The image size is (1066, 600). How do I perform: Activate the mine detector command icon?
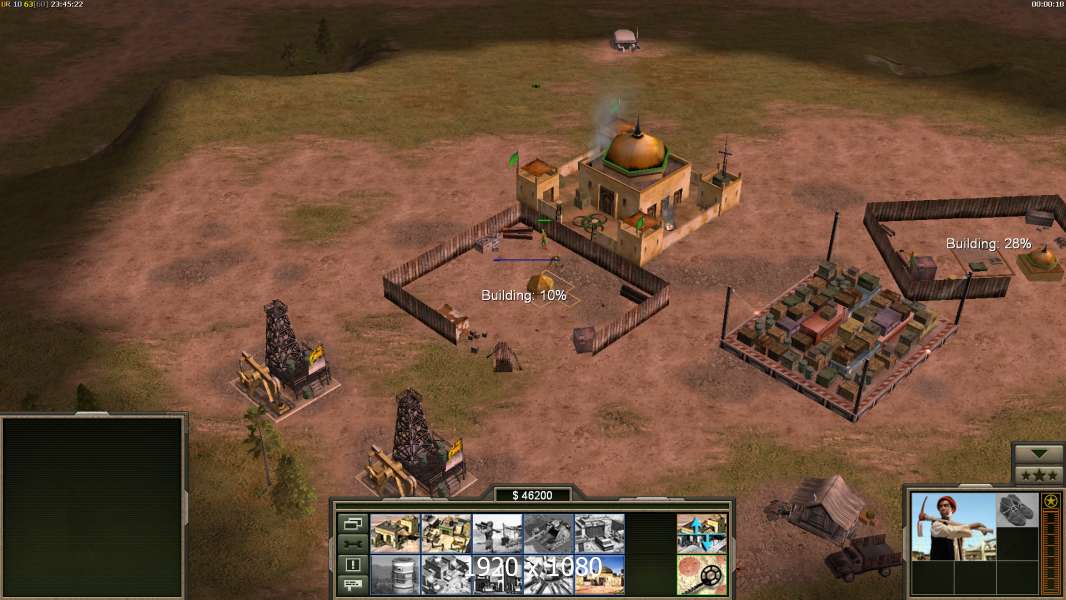pyautogui.click(x=701, y=574)
